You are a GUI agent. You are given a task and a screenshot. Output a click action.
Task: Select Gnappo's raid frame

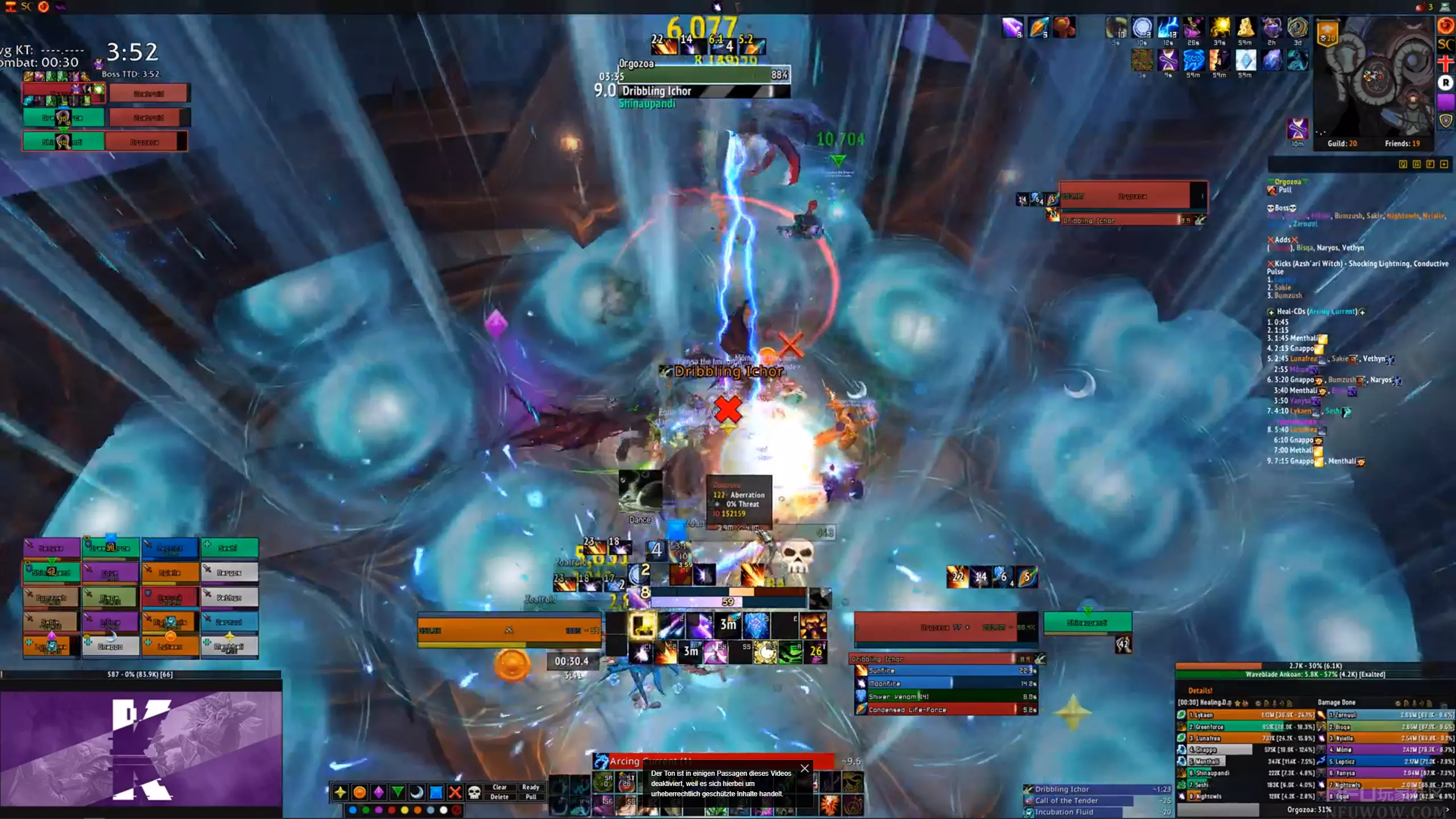pyautogui.click(x=110, y=647)
